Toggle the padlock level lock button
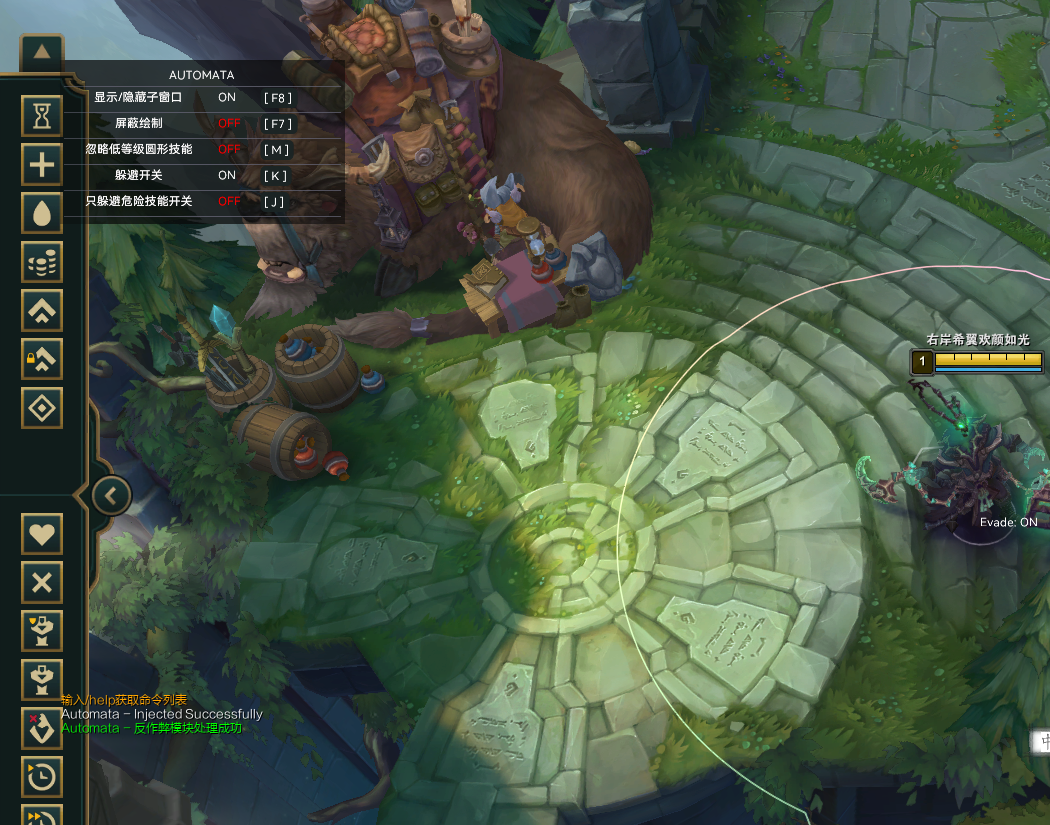The image size is (1050, 825). (x=42, y=359)
